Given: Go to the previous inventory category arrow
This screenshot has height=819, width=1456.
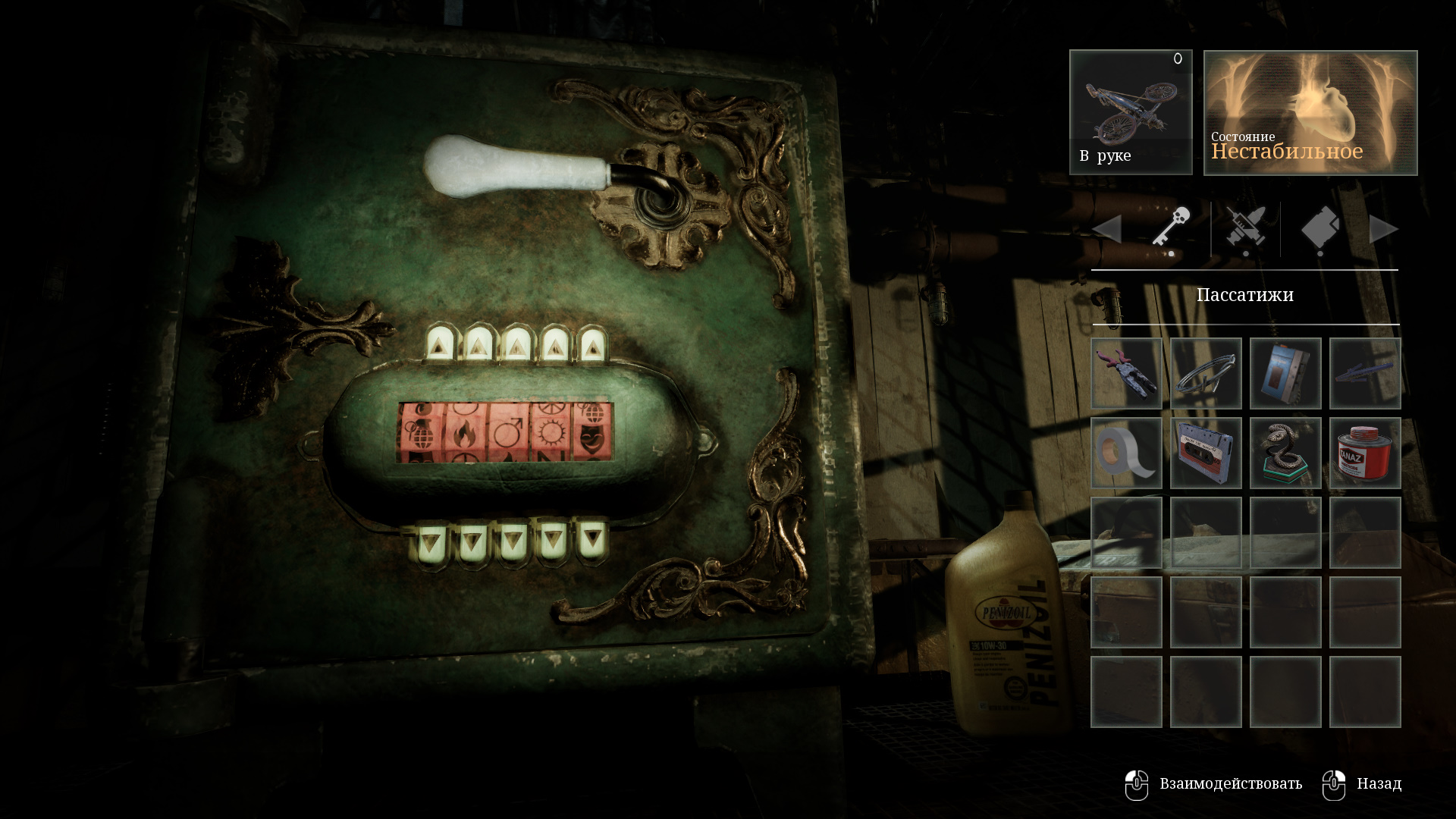Looking at the screenshot, I should coord(1107,229).
